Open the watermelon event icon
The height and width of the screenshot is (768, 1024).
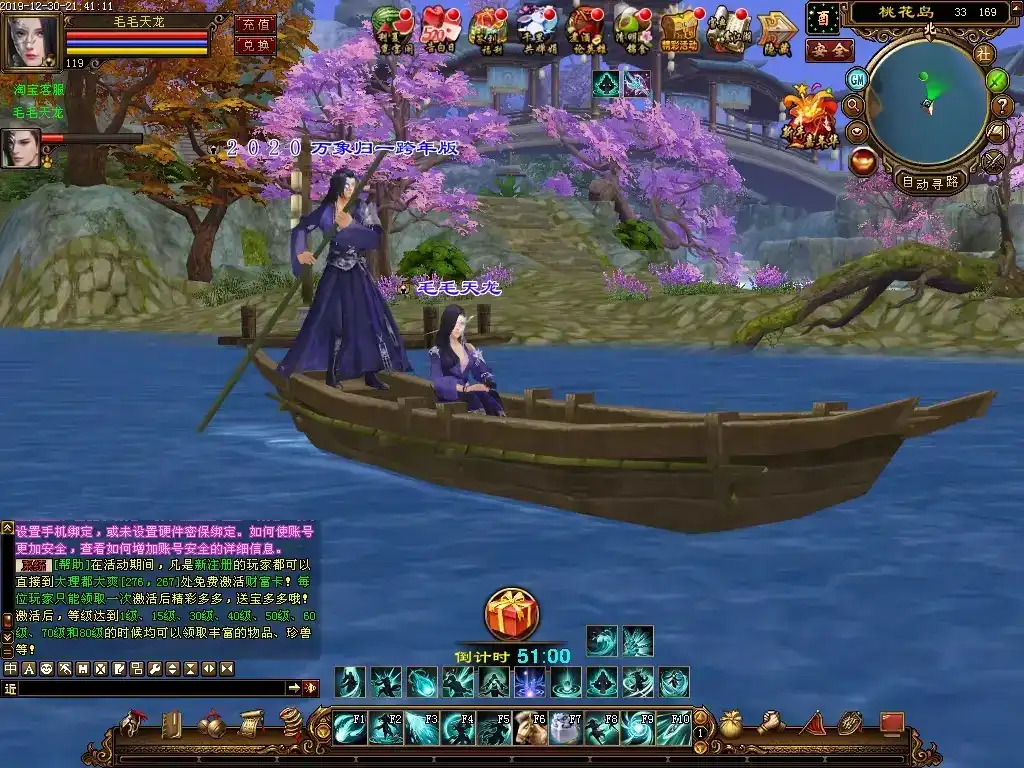(x=391, y=28)
